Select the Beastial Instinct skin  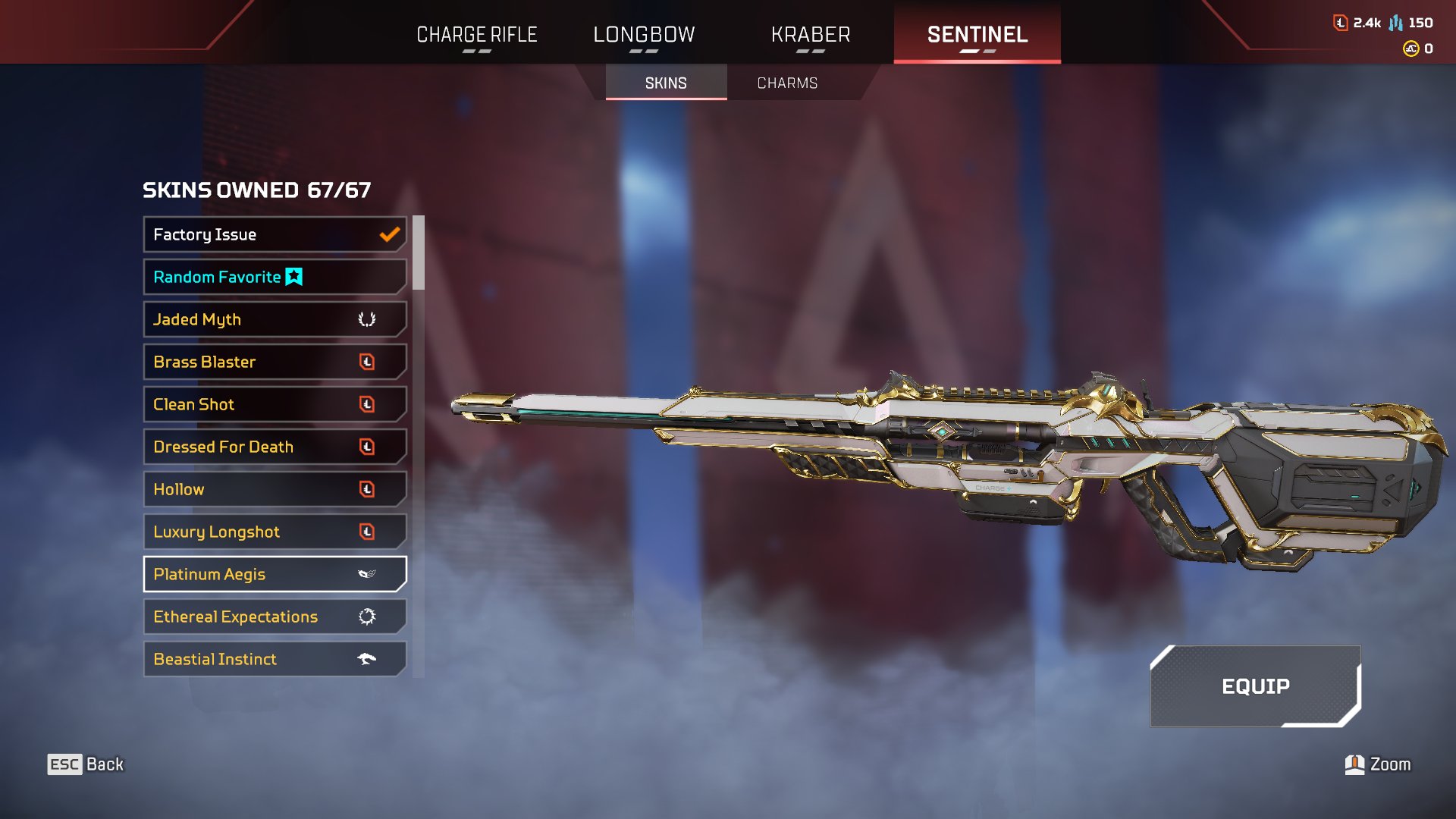(275, 659)
